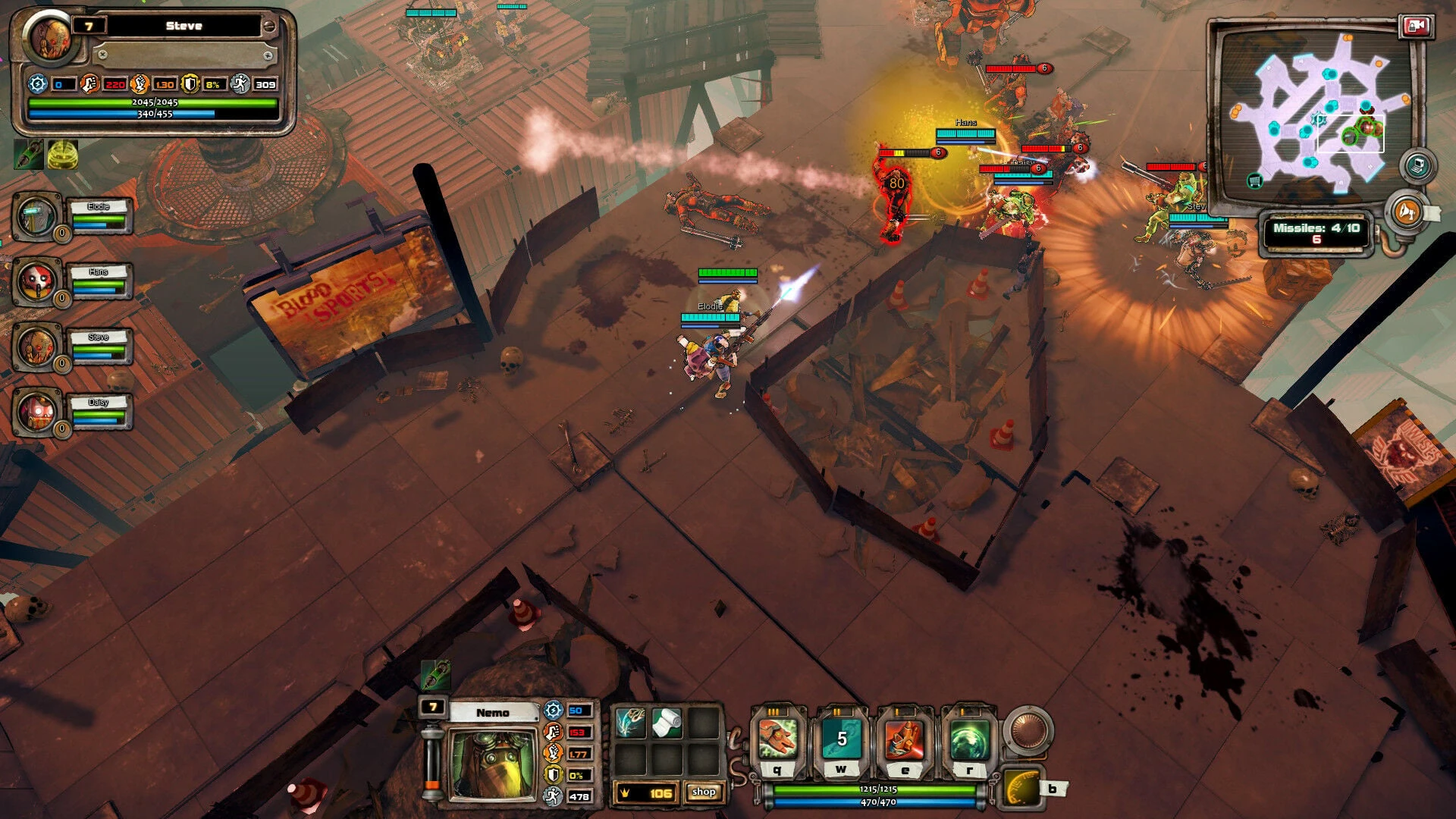
Task: Select the Q clawed-hand ability icon
Action: point(777,736)
